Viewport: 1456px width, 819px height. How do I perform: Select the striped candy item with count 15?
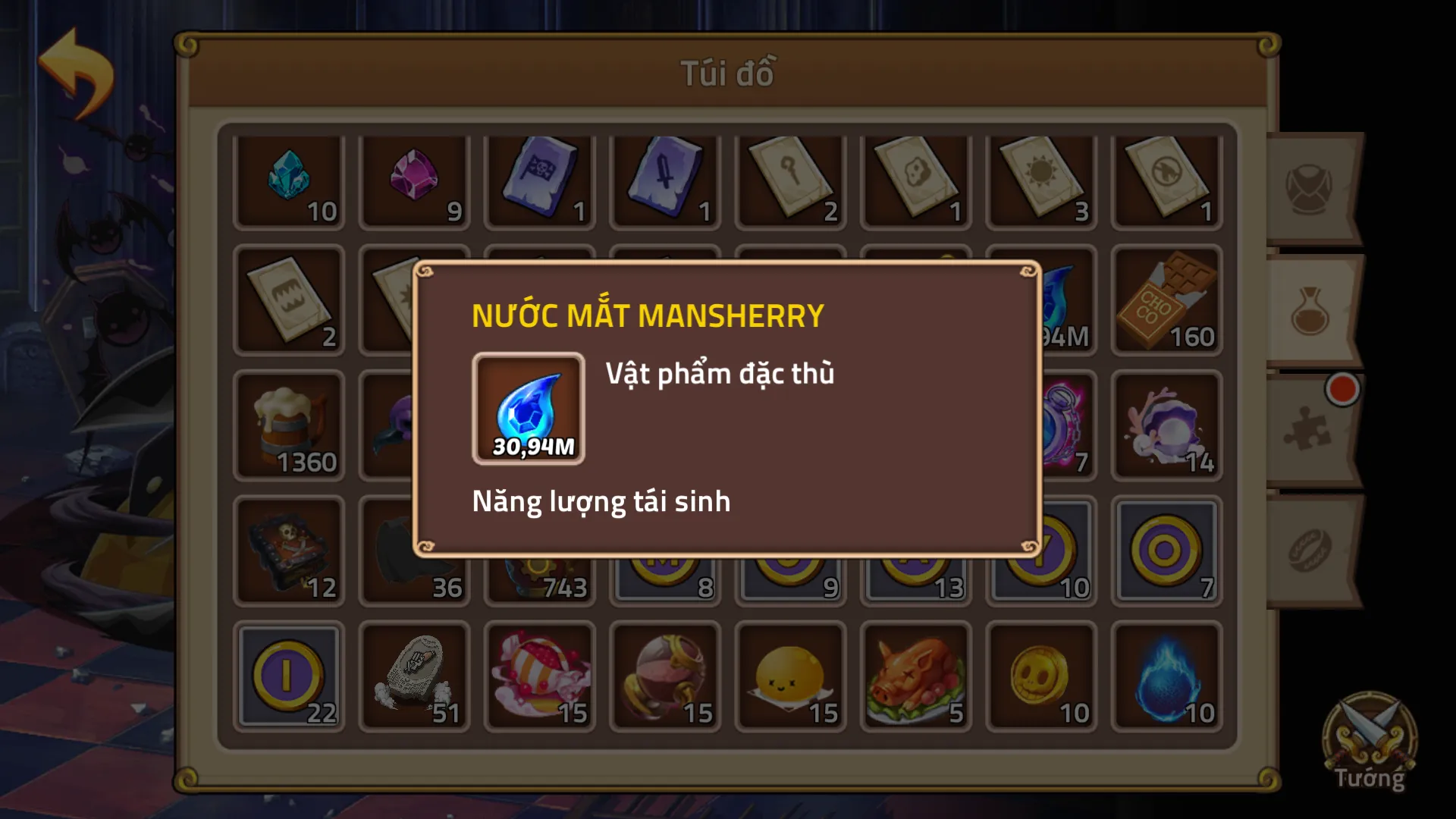[540, 677]
